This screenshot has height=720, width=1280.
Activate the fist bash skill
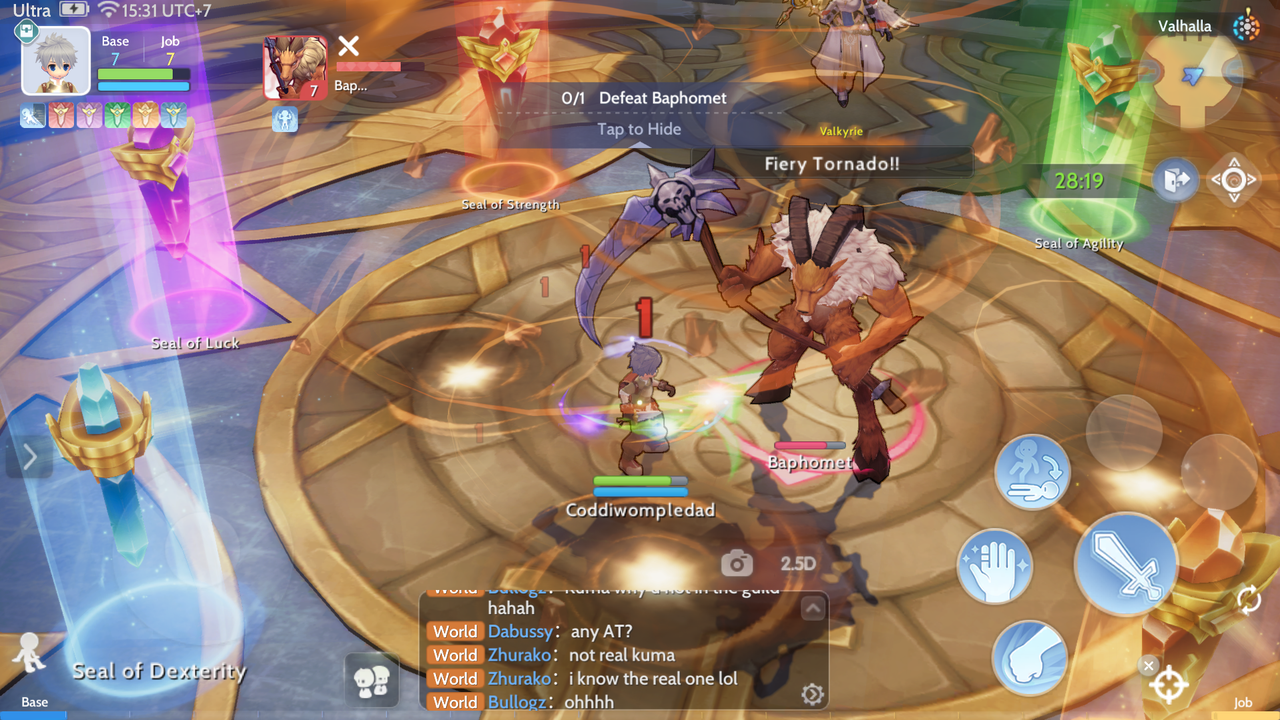pyautogui.click(x=1029, y=657)
